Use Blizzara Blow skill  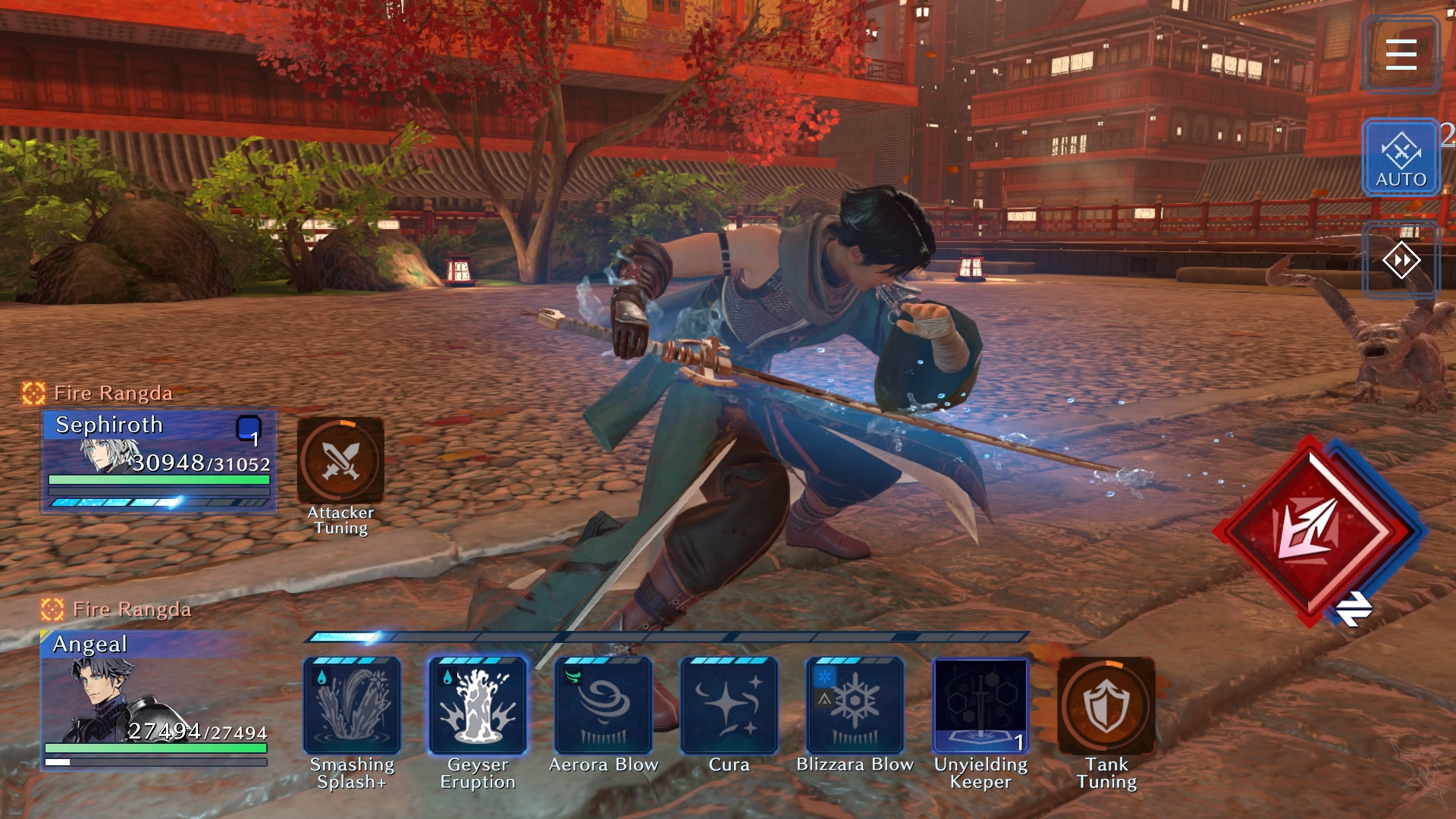coord(855,706)
